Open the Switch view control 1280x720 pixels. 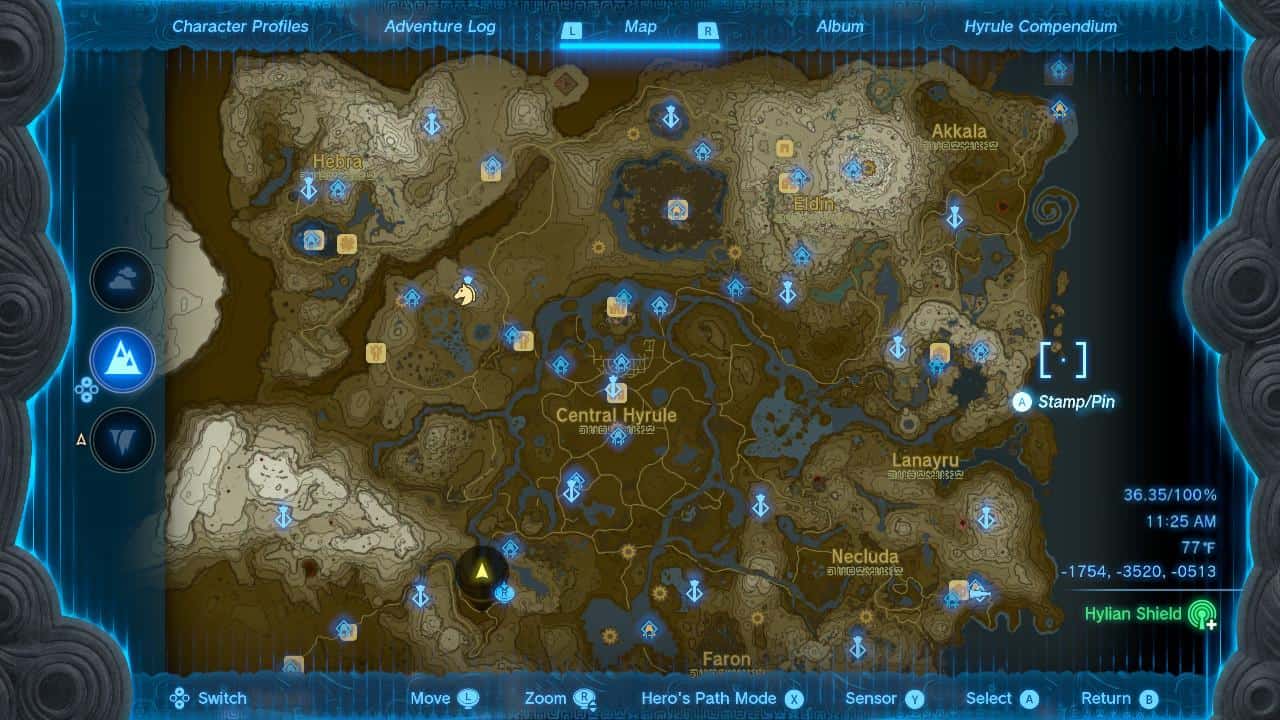click(208, 698)
